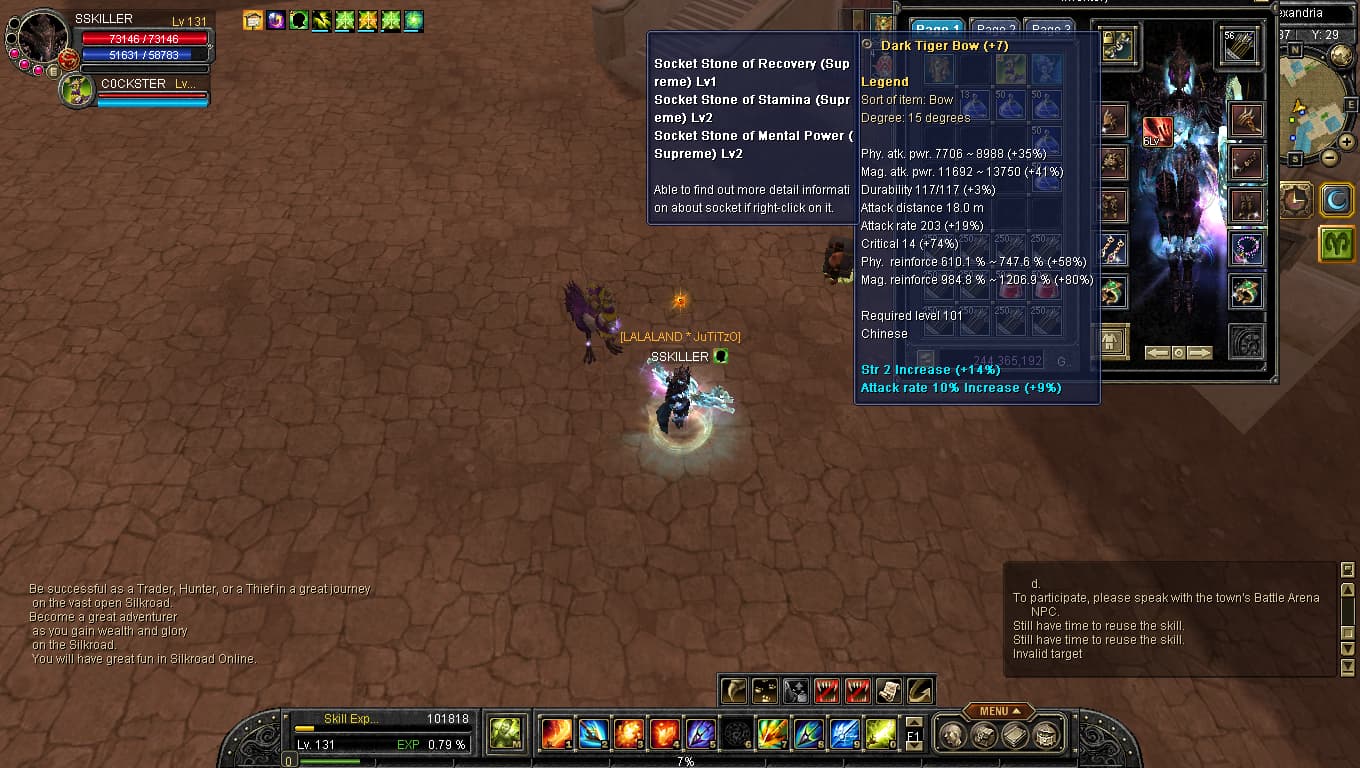Image resolution: width=1360 pixels, height=768 pixels.
Task: Switch to inventory Page 2 tab
Action: (996, 30)
